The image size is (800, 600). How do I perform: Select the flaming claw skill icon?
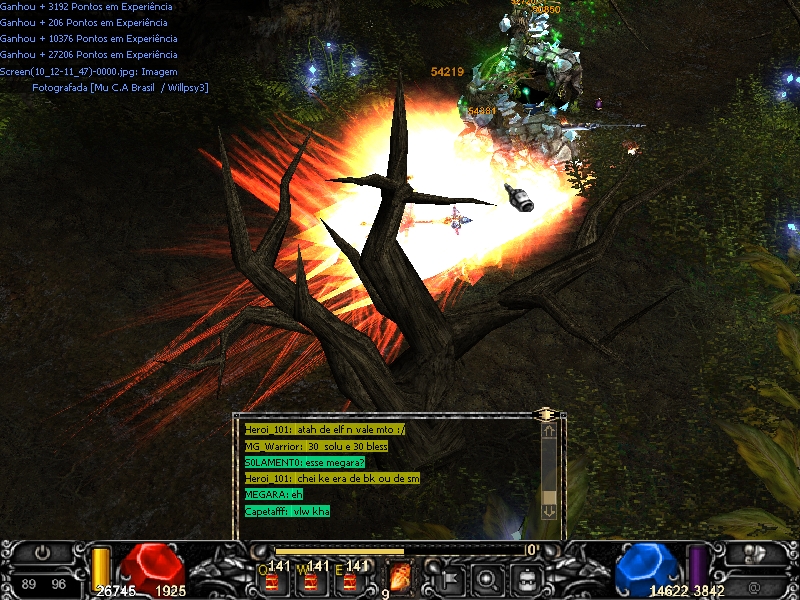pyautogui.click(x=401, y=576)
